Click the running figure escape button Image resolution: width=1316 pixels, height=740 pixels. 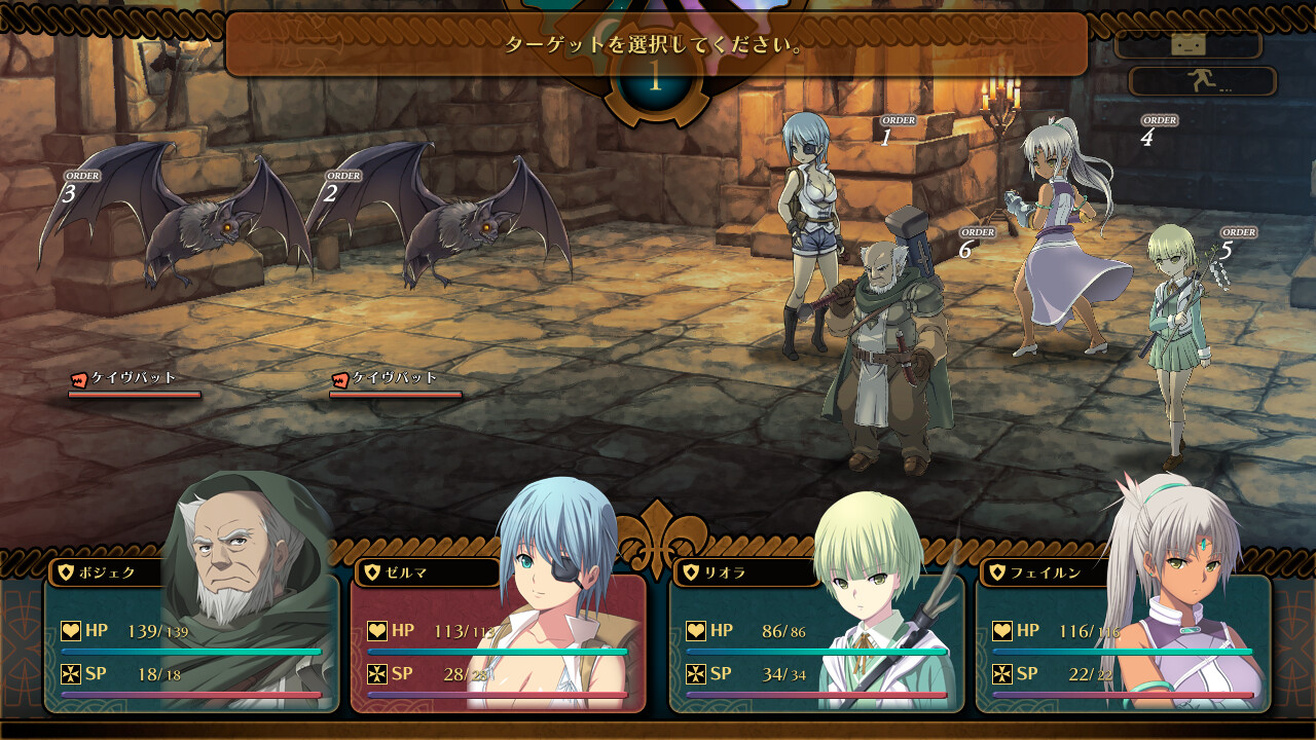1202,81
